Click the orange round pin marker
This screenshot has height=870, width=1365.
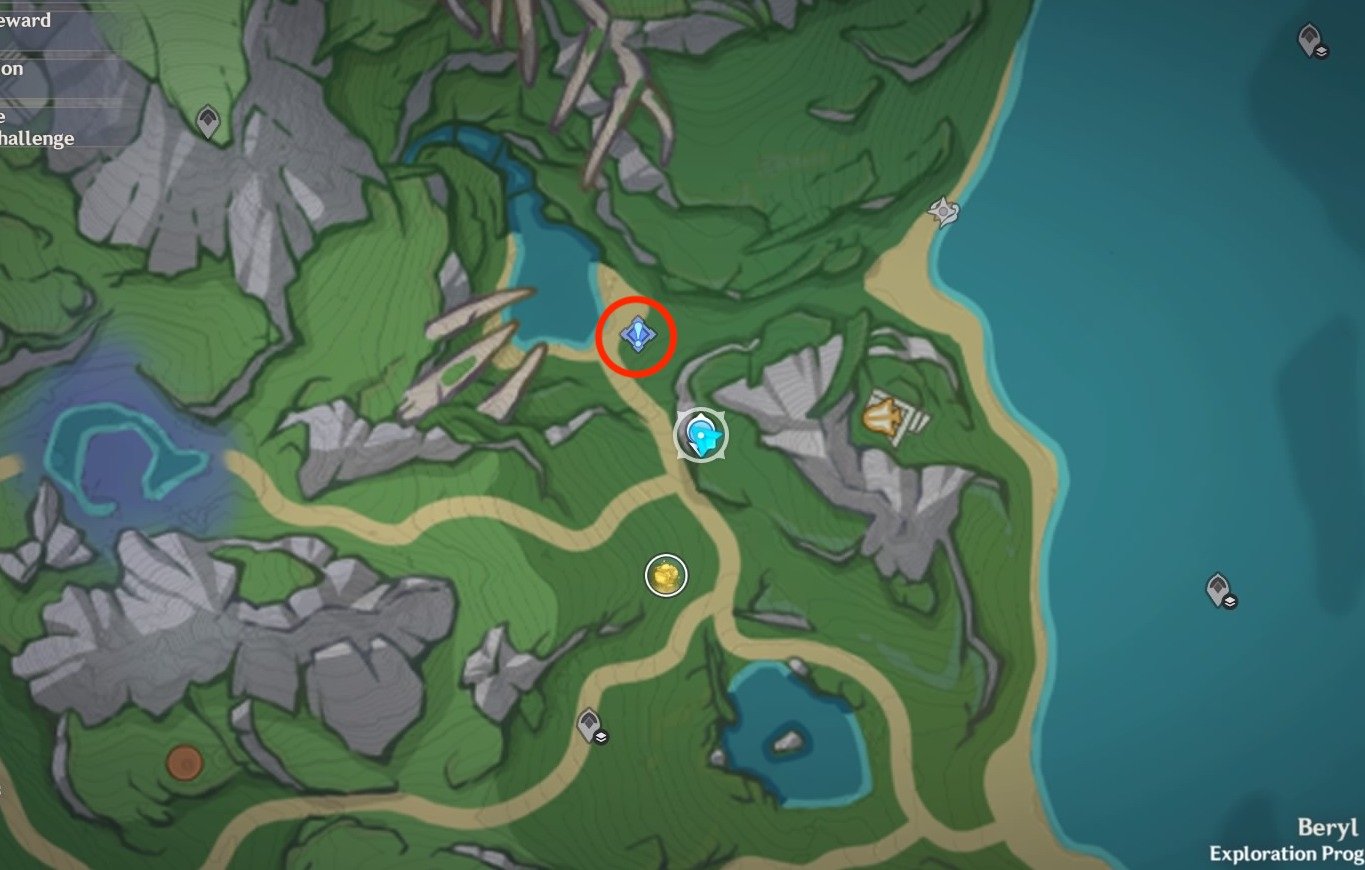(184, 762)
